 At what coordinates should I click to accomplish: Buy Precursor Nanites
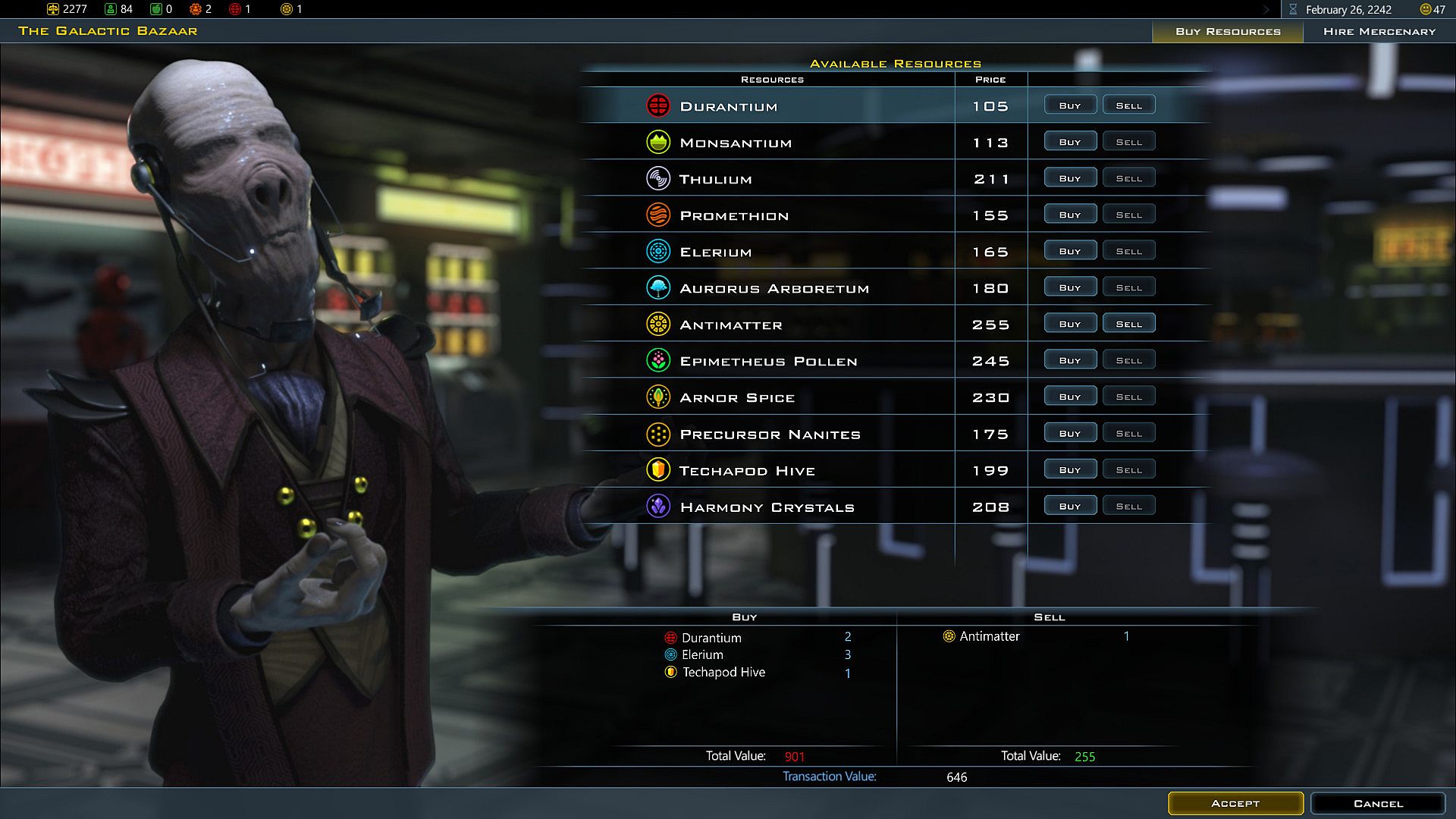[1070, 433]
